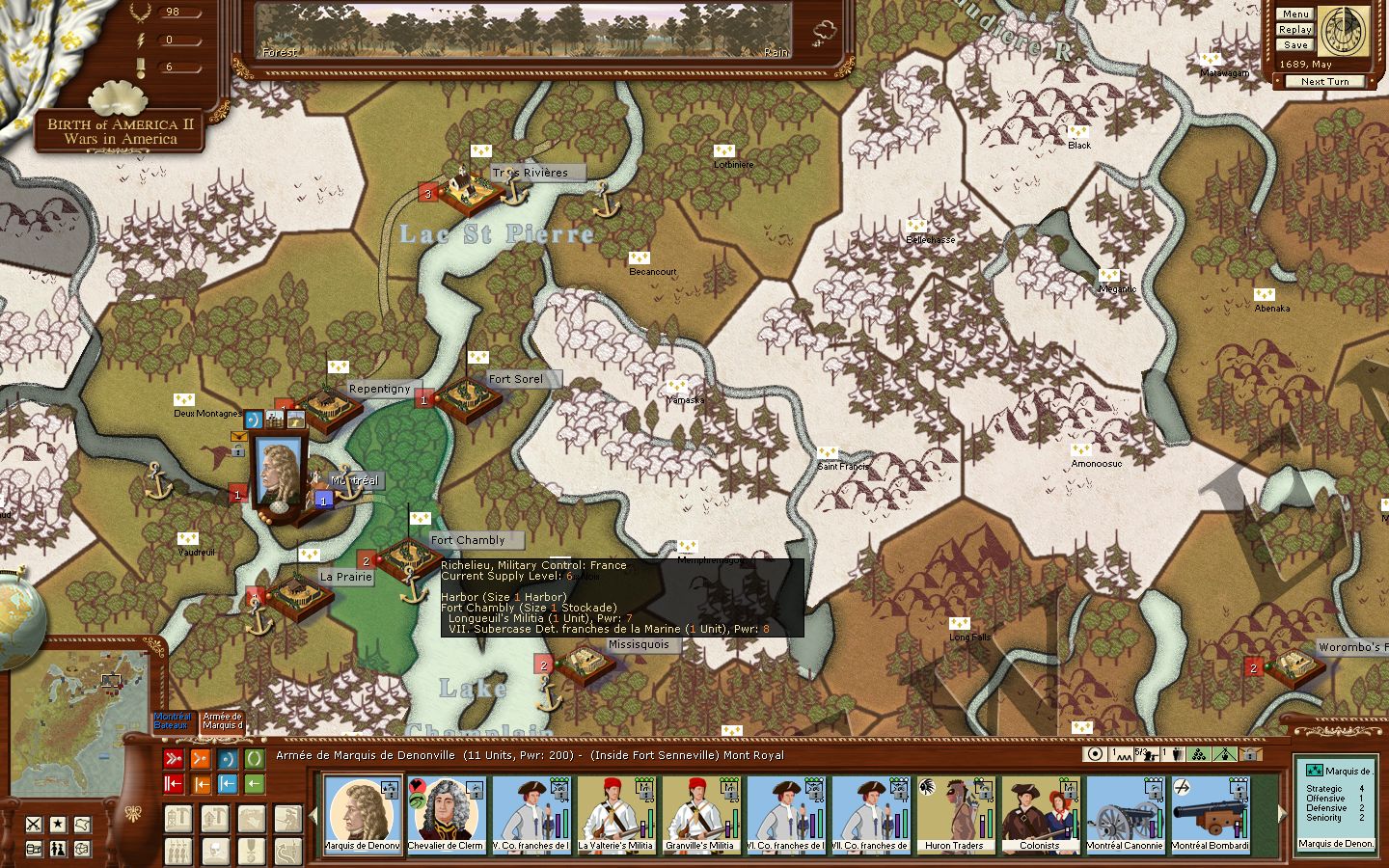1389x868 pixels.
Task: Select the Marquis de Denonville leader card
Action: [x=362, y=815]
